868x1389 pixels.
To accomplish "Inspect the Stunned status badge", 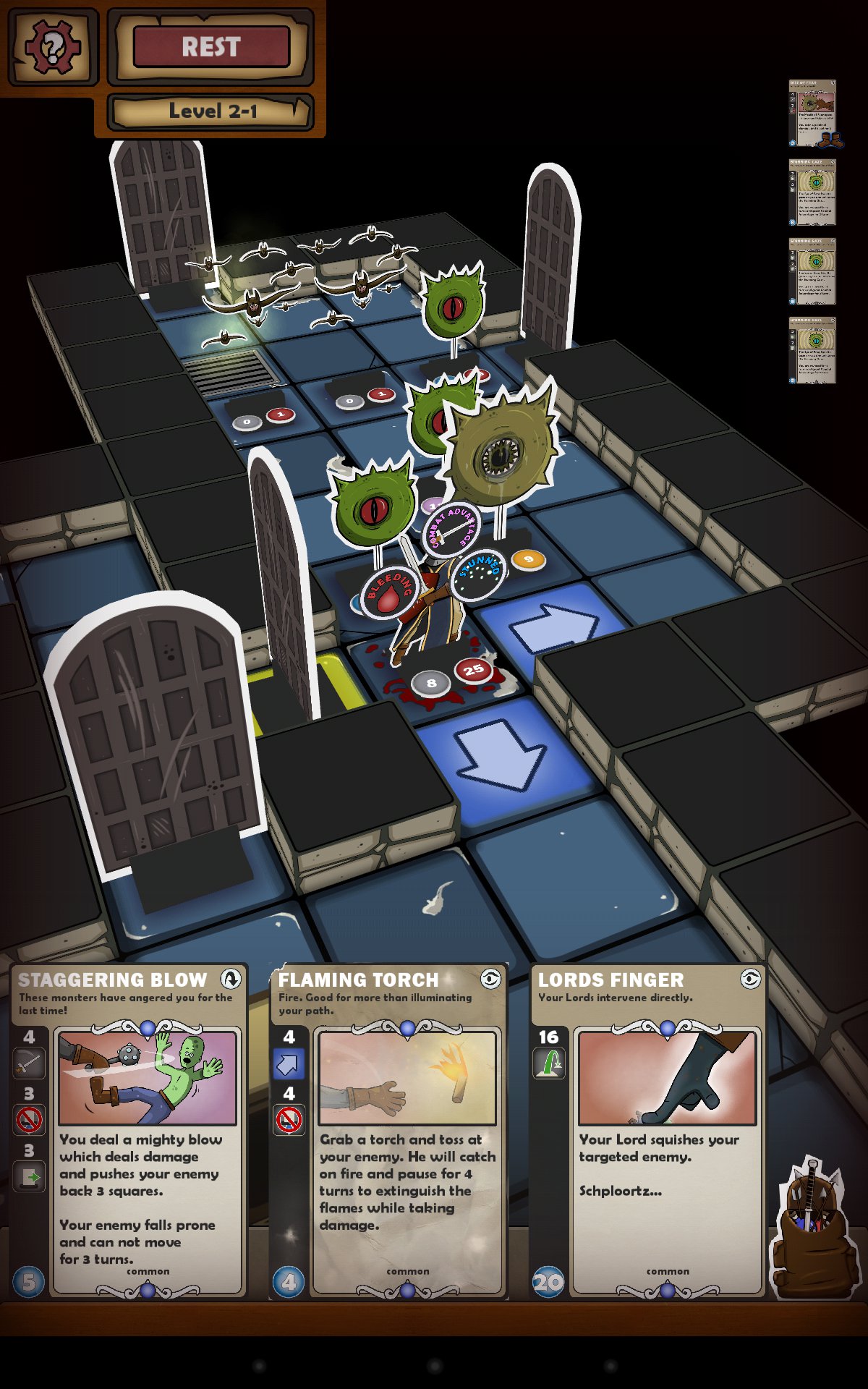I will point(479,574).
